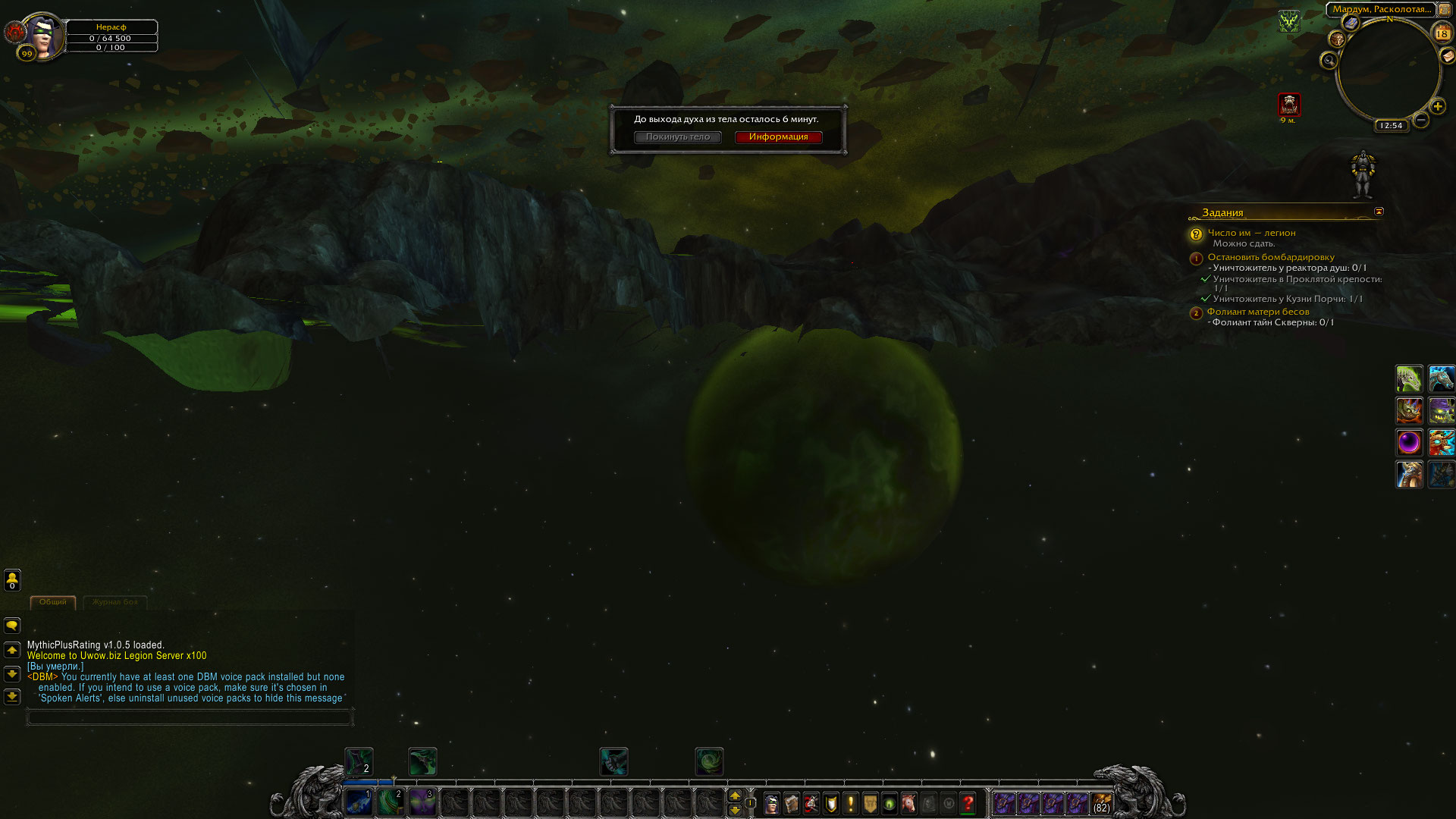Click the Покинуть тело release spirit button
The height and width of the screenshot is (819, 1456).
677,137
